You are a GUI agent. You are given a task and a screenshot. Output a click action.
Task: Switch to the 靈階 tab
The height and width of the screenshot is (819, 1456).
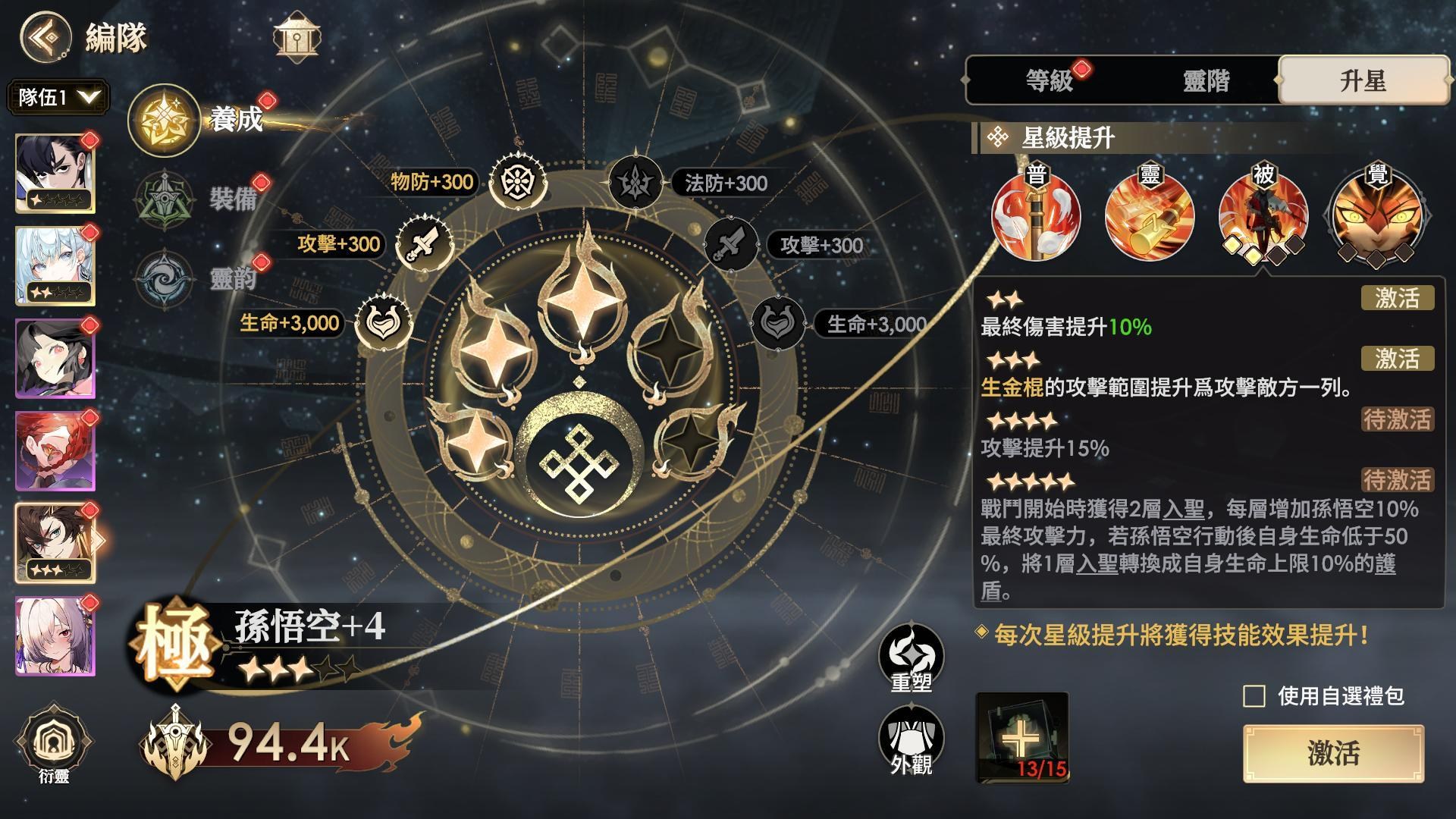click(1206, 80)
